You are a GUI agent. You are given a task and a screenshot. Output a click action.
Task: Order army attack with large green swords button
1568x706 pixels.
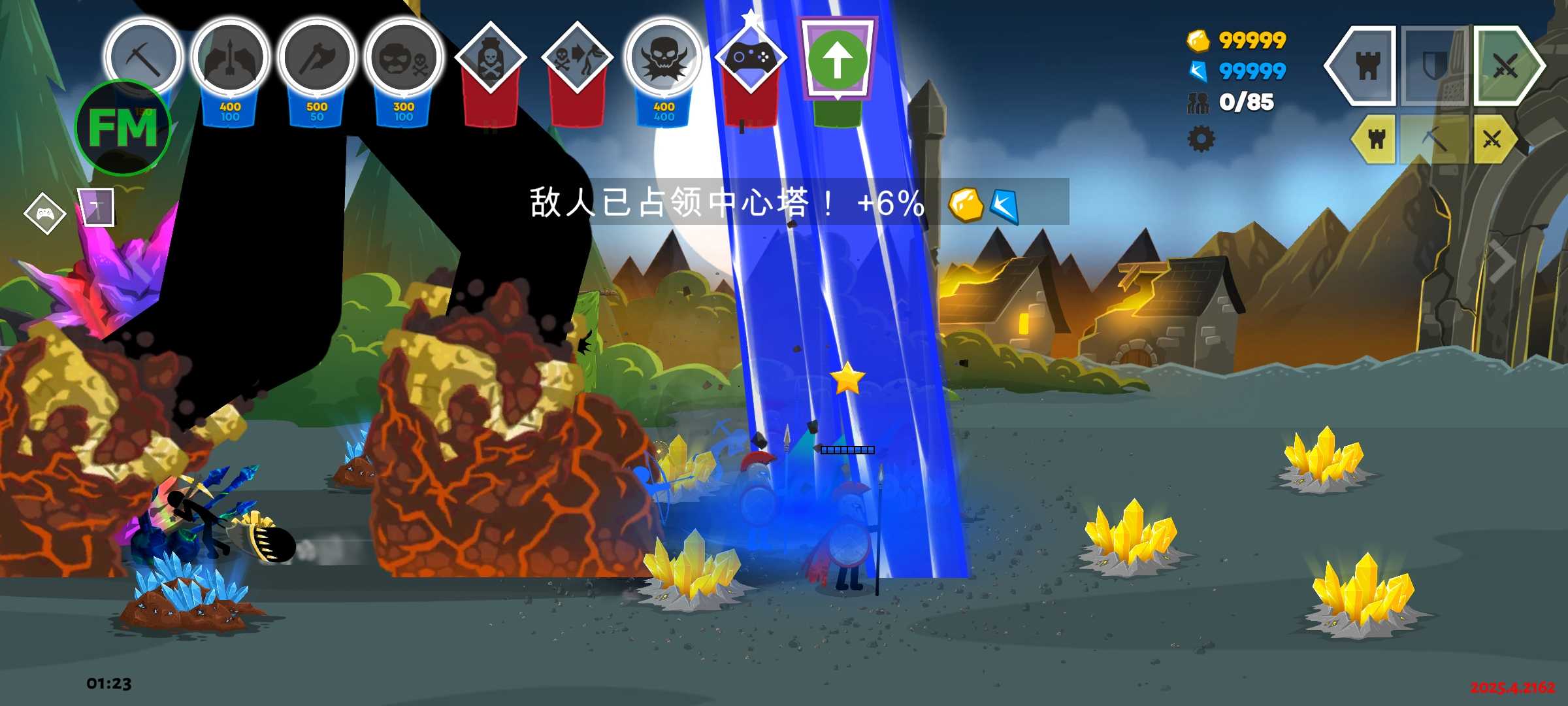(x=1507, y=65)
